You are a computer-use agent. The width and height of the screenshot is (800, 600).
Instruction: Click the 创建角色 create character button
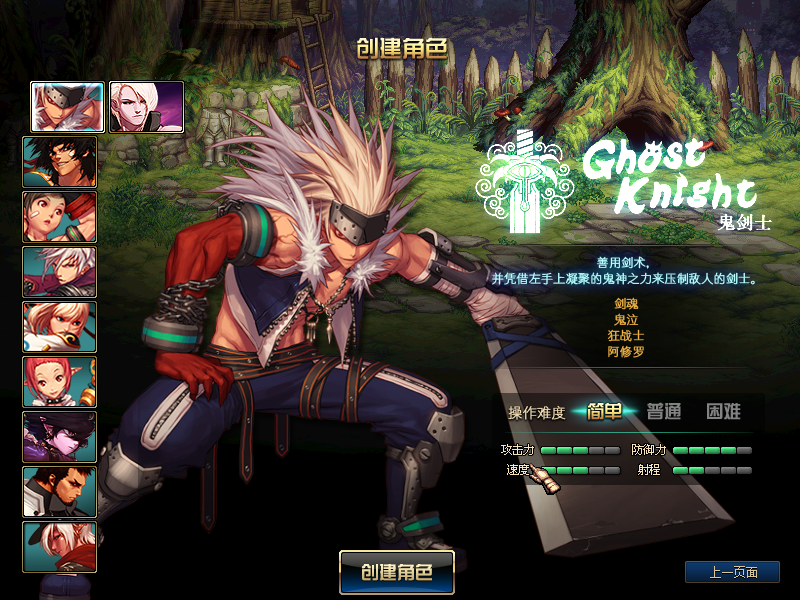tap(396, 572)
